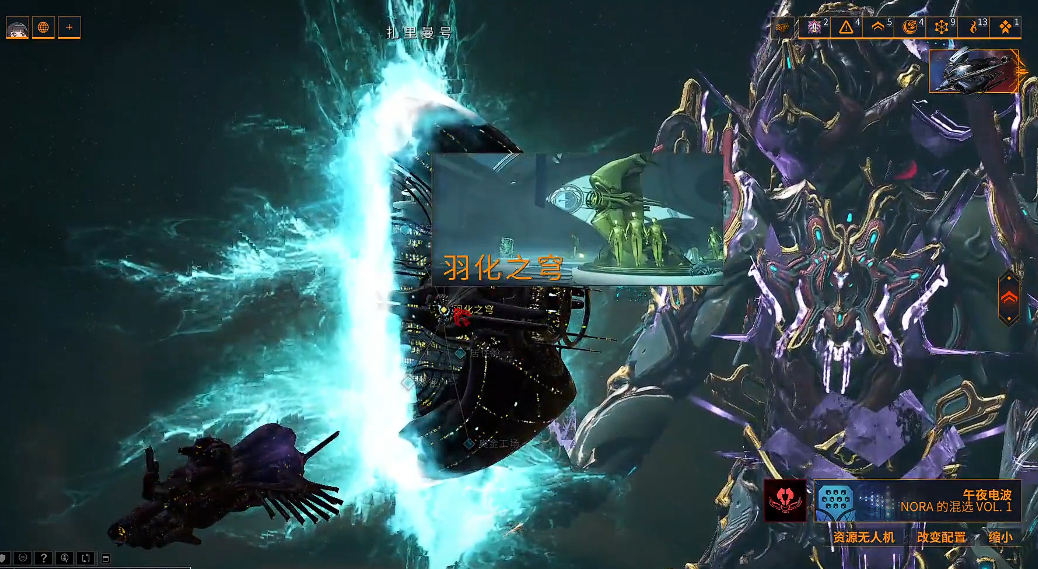The height and width of the screenshot is (569, 1038).
Task: Click the 缩小 zoom out button
Action: (1000, 537)
